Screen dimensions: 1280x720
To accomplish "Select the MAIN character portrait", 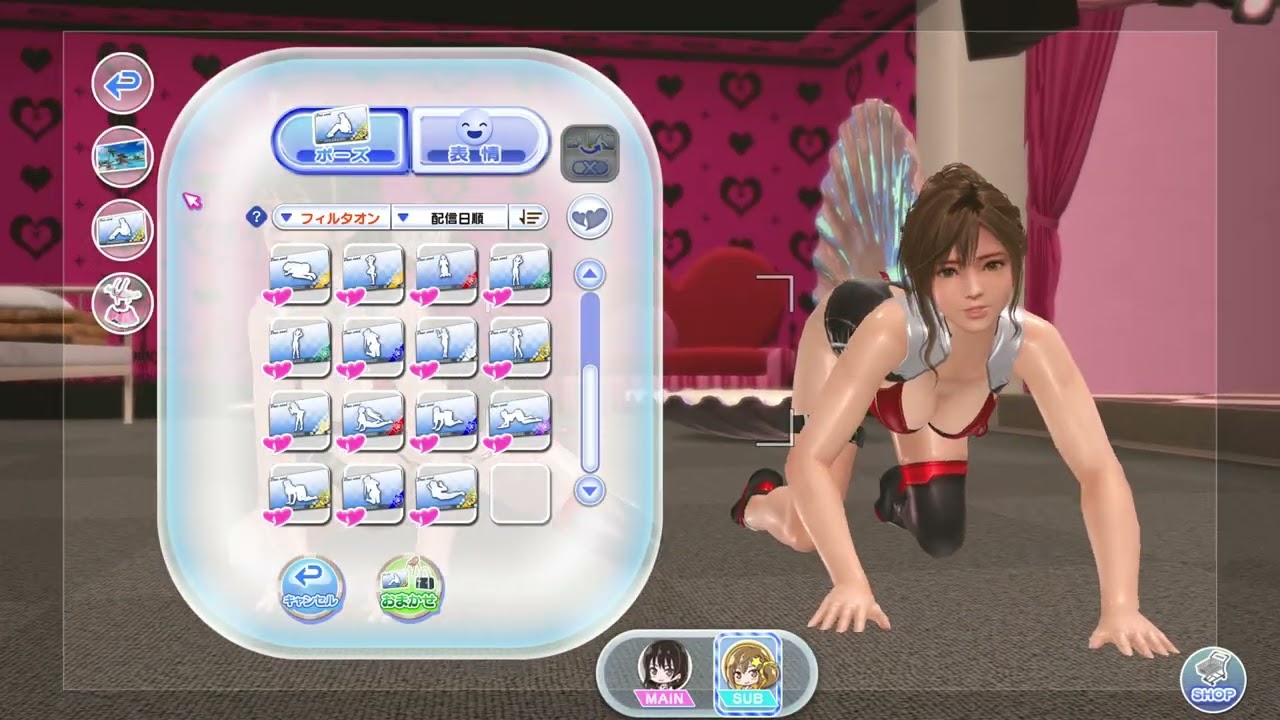I will [662, 670].
